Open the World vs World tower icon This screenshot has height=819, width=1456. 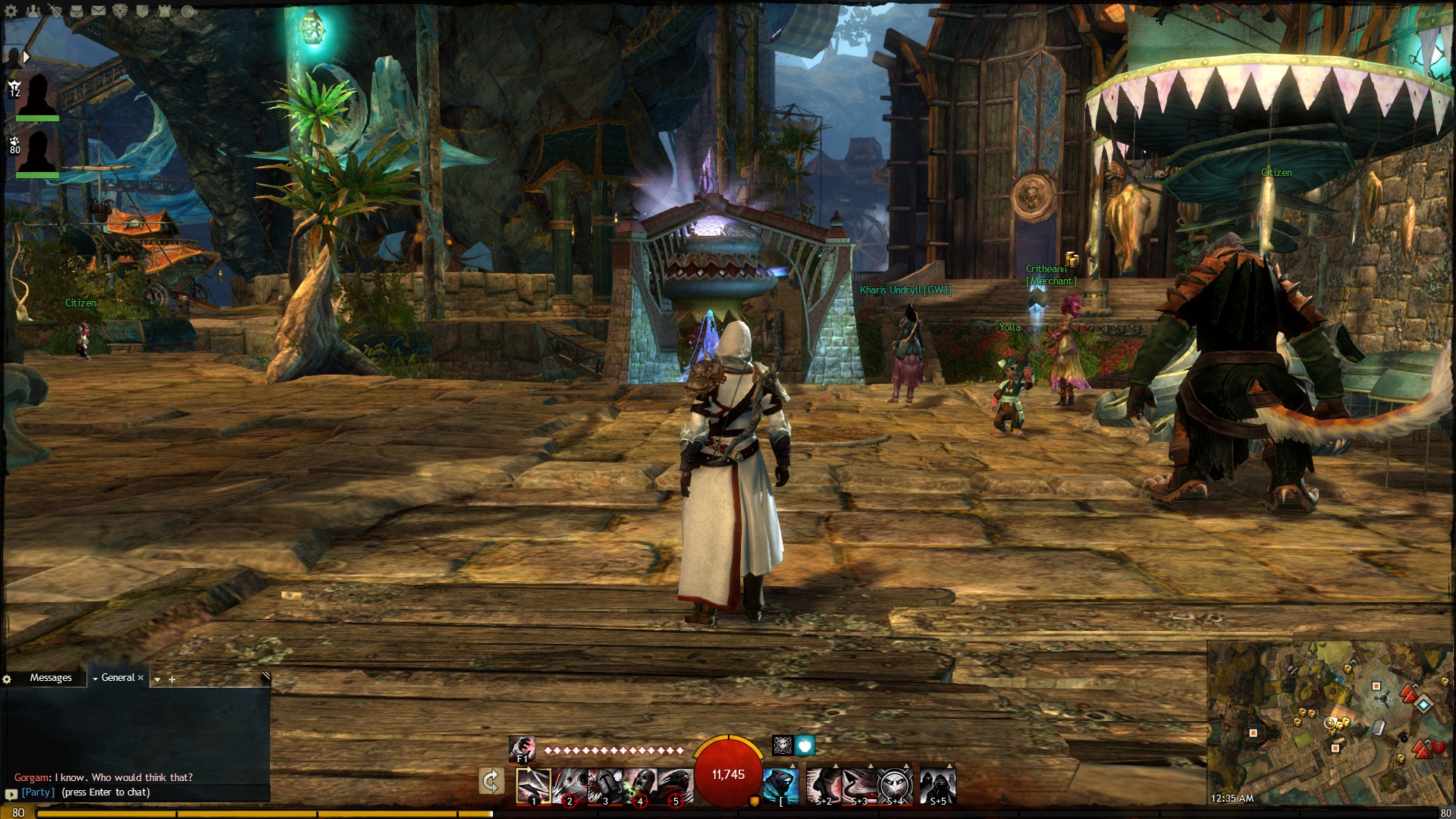coord(165,11)
